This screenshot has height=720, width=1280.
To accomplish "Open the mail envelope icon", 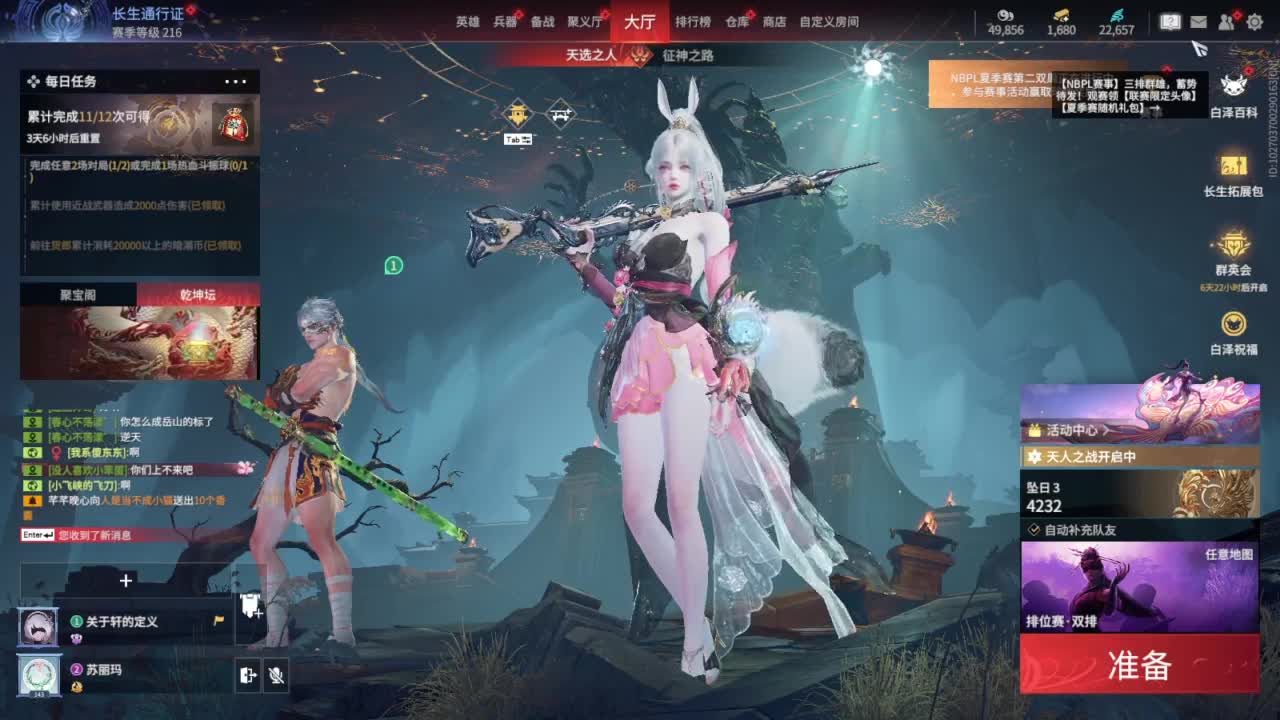I will 1201,20.
